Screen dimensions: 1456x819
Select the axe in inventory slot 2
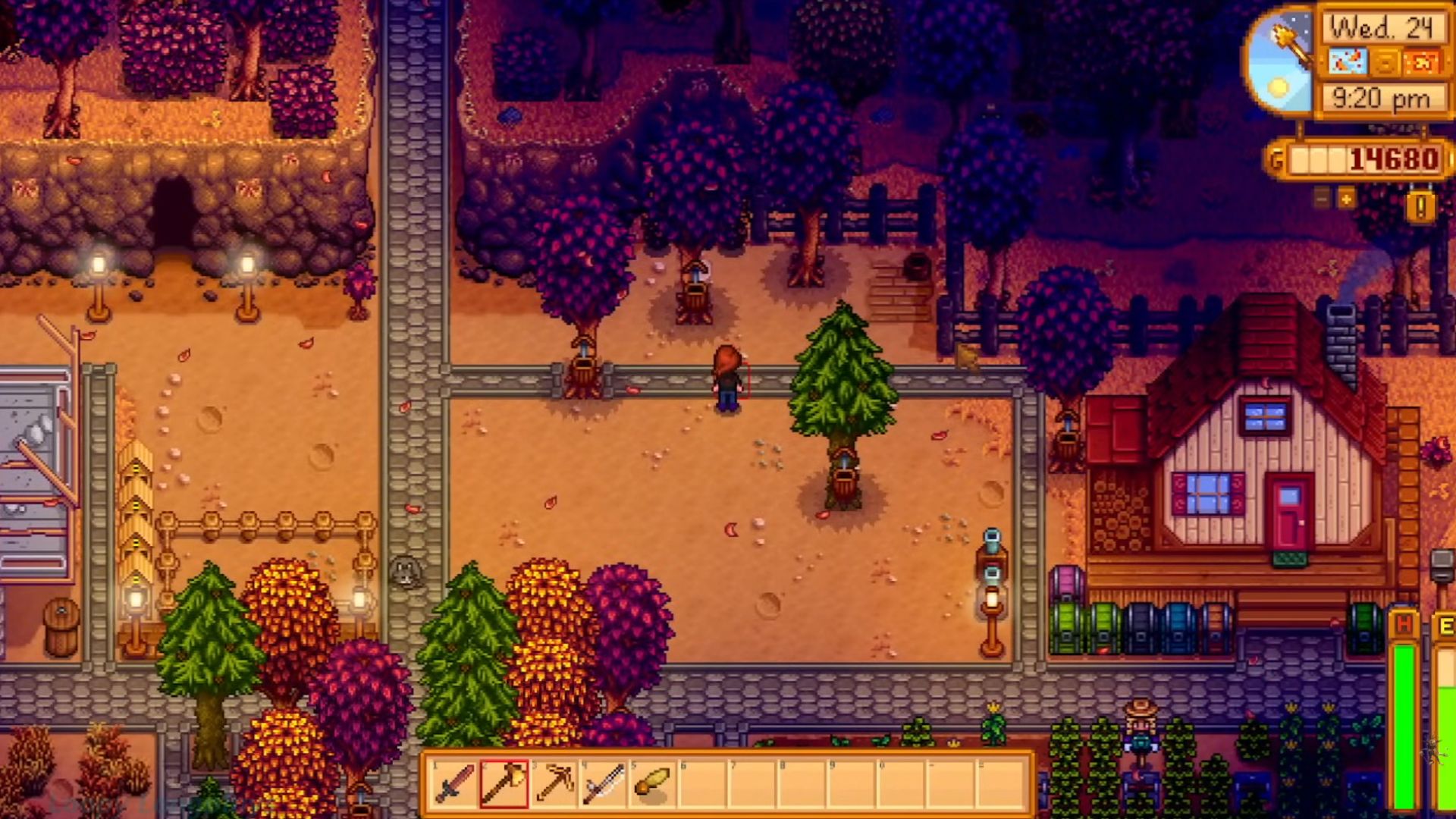coord(504,785)
